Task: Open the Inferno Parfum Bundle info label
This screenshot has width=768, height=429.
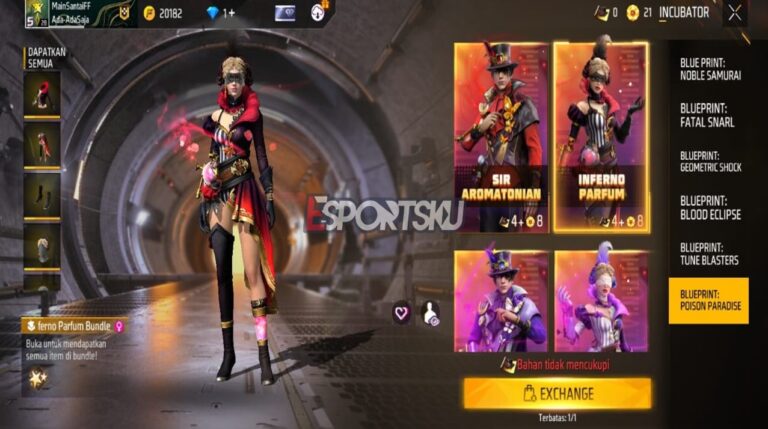Action: tap(75, 325)
